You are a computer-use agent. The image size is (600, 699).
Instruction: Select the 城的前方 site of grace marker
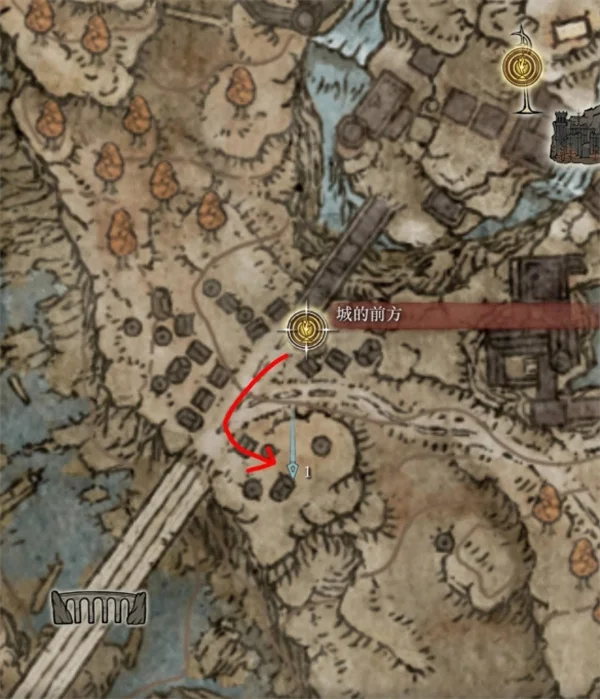[305, 325]
